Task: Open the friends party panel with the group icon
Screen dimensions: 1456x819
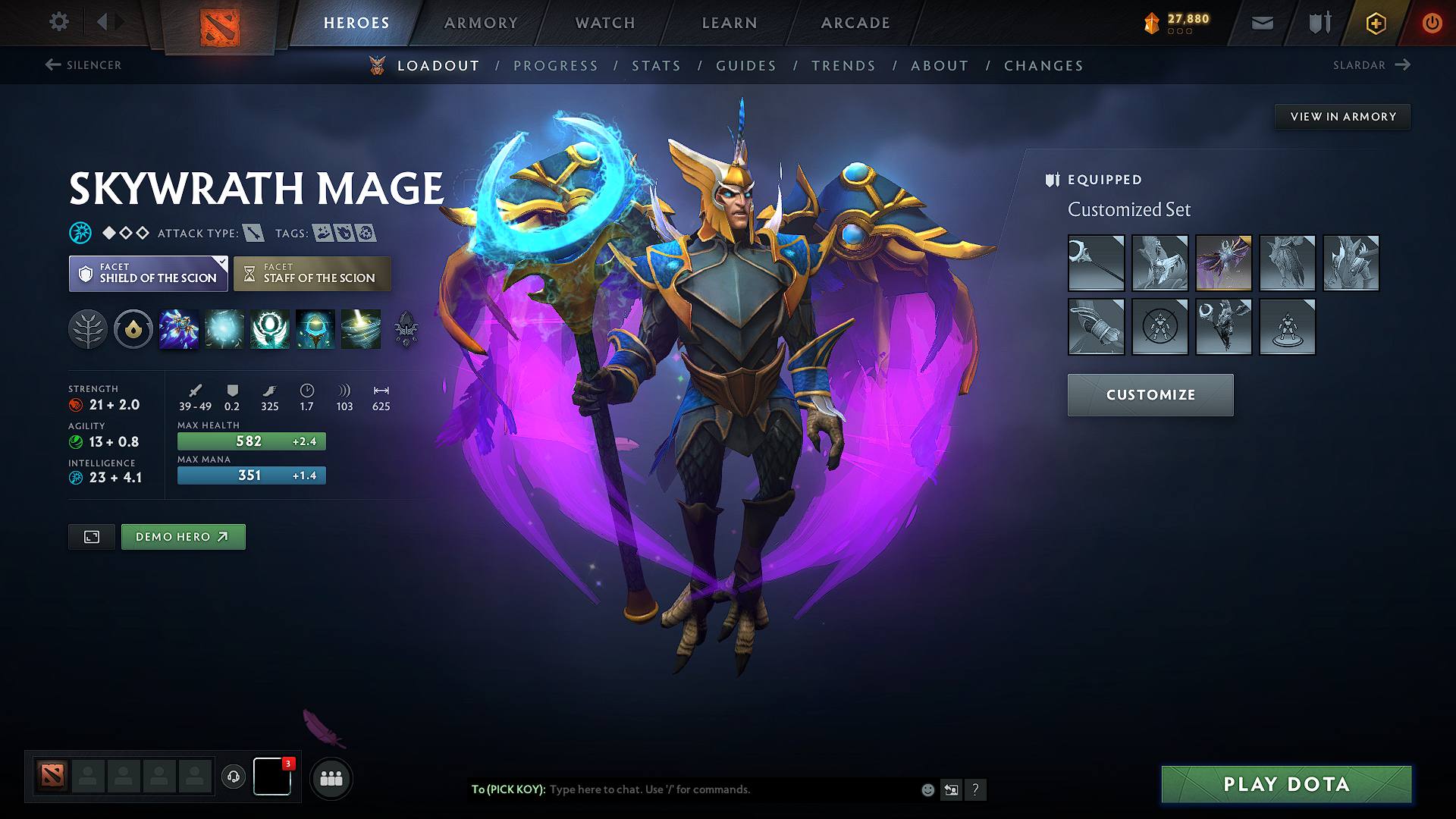Action: click(x=331, y=778)
